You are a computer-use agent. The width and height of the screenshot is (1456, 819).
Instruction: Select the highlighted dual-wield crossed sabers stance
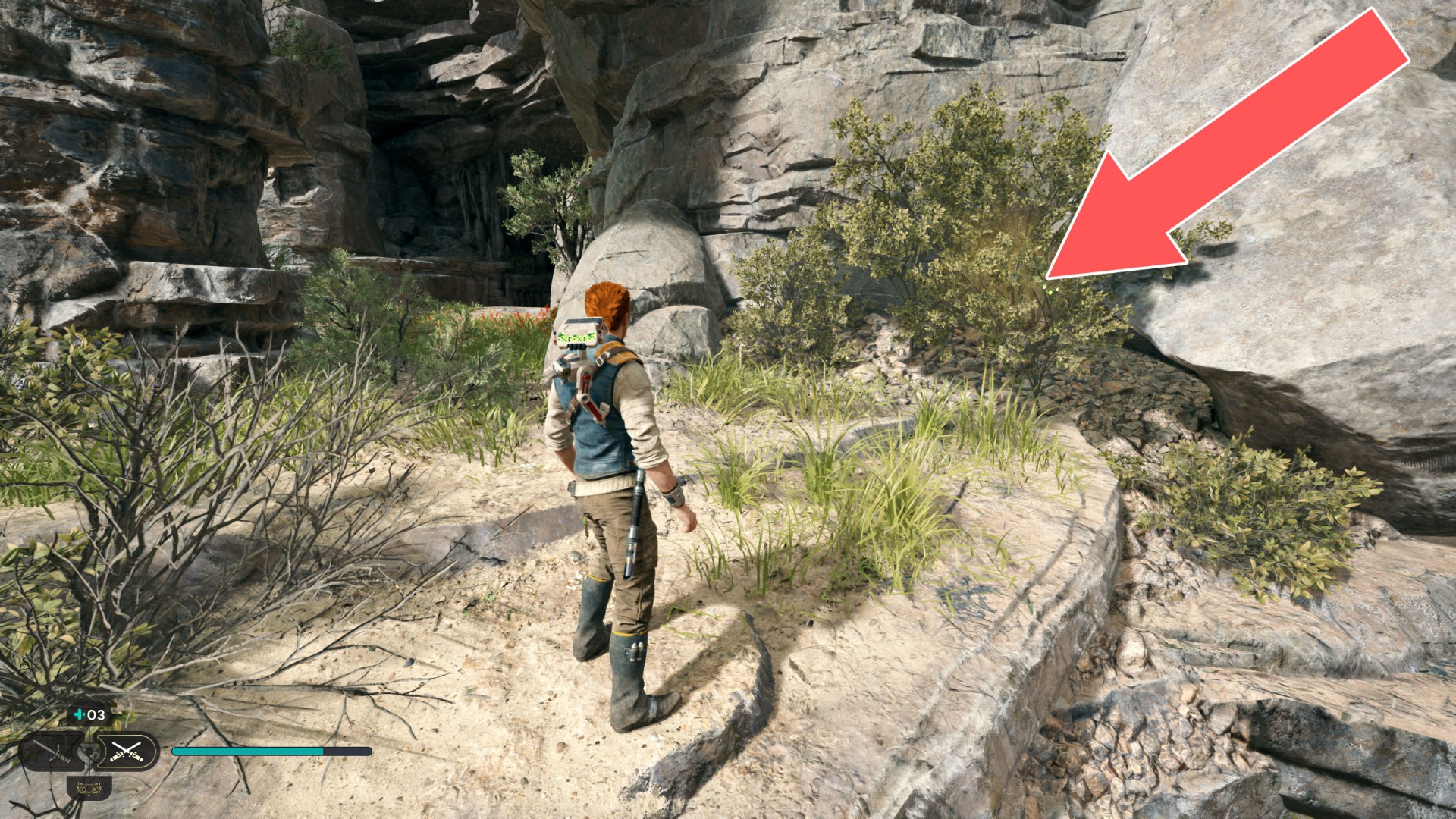click(127, 752)
